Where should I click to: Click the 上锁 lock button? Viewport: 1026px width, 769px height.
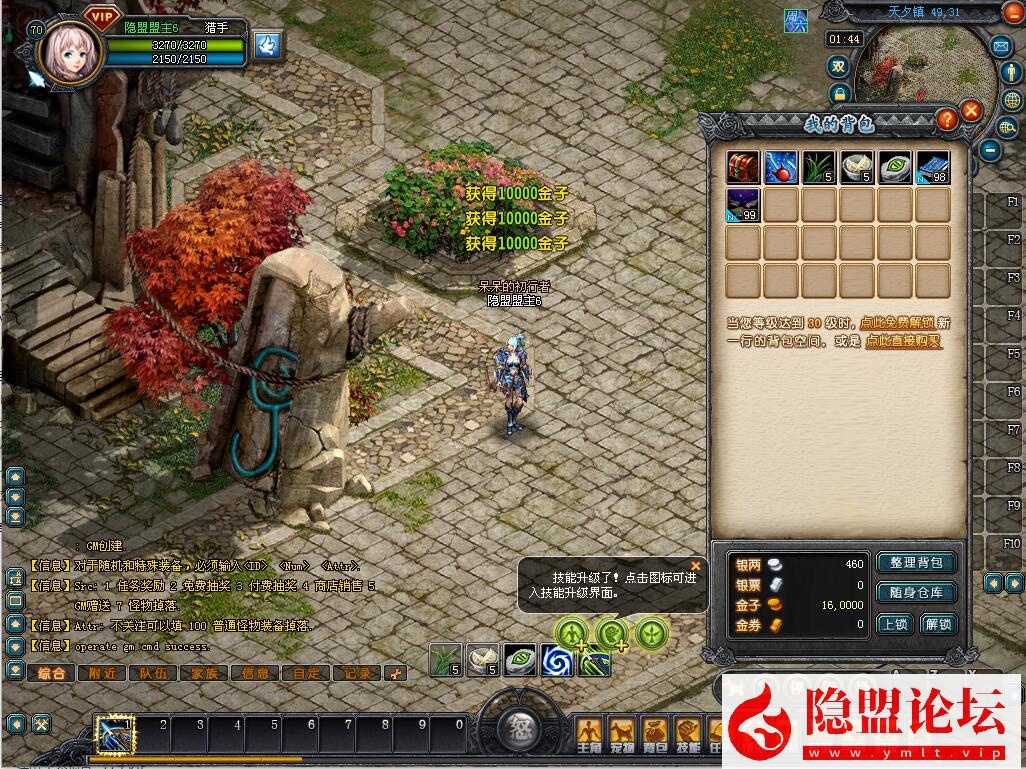pos(895,624)
